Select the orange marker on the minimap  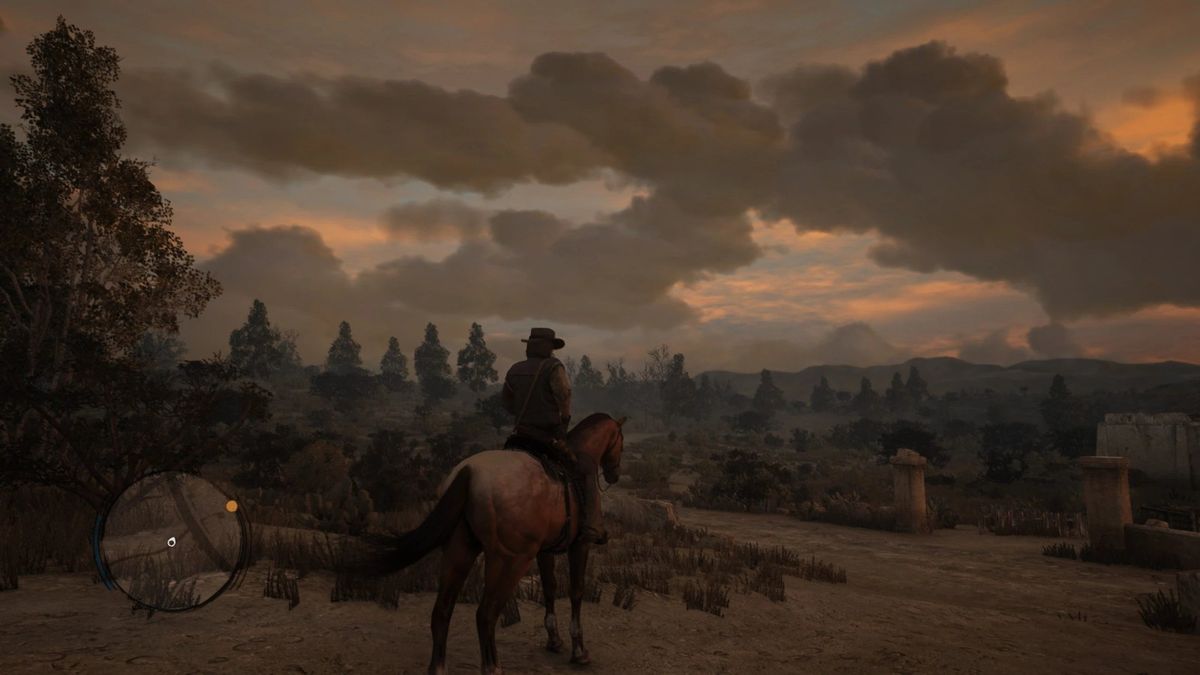[232, 506]
